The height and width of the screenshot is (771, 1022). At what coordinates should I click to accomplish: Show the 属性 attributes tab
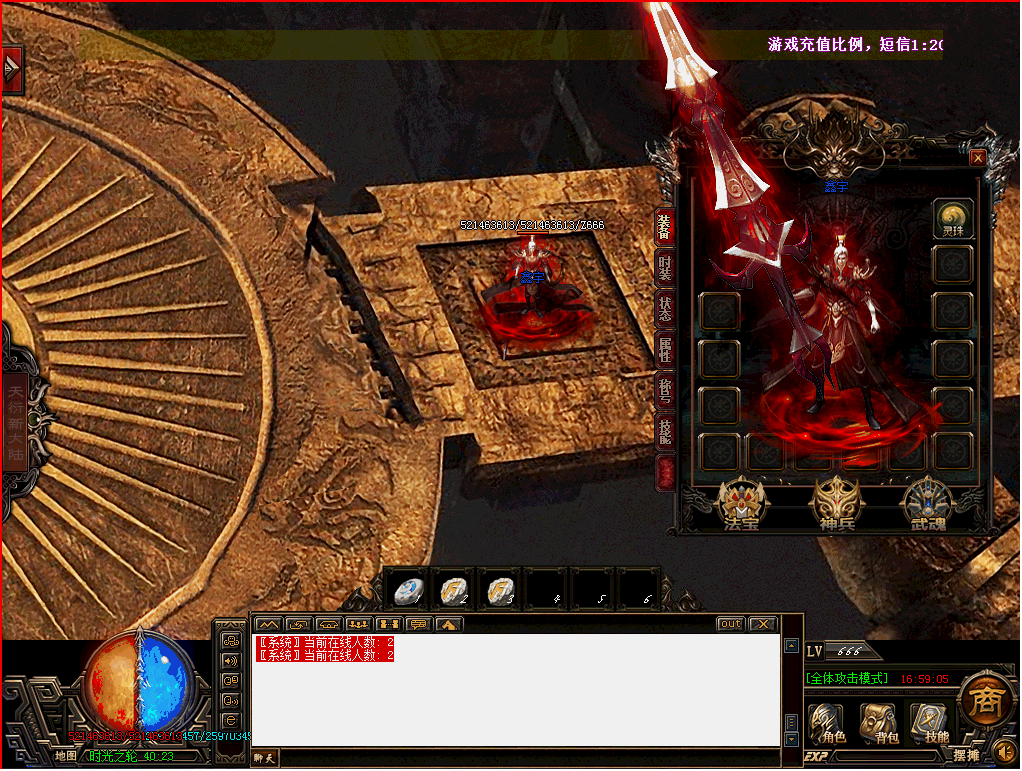tap(664, 350)
